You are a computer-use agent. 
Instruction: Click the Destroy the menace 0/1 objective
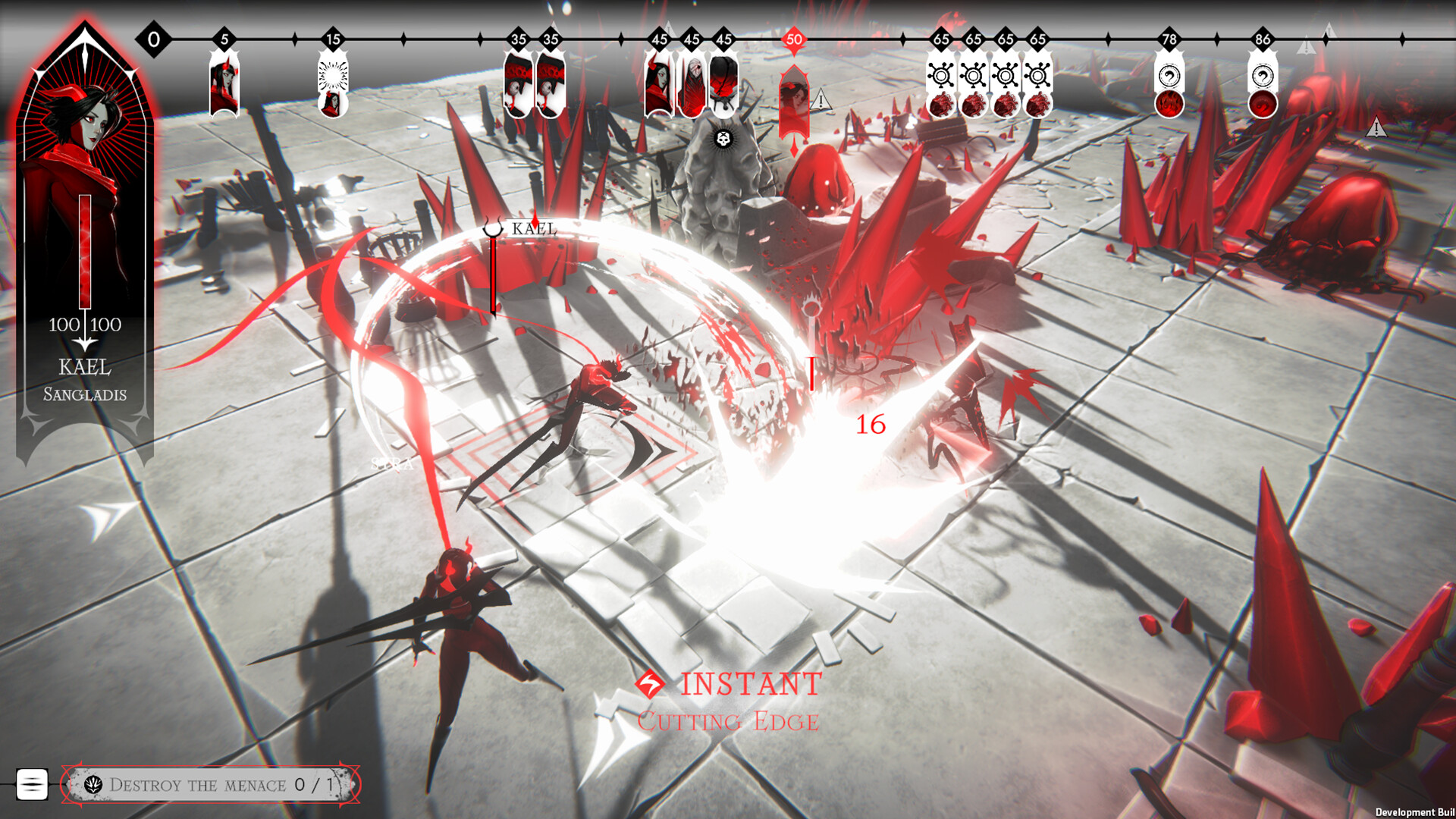[x=218, y=786]
